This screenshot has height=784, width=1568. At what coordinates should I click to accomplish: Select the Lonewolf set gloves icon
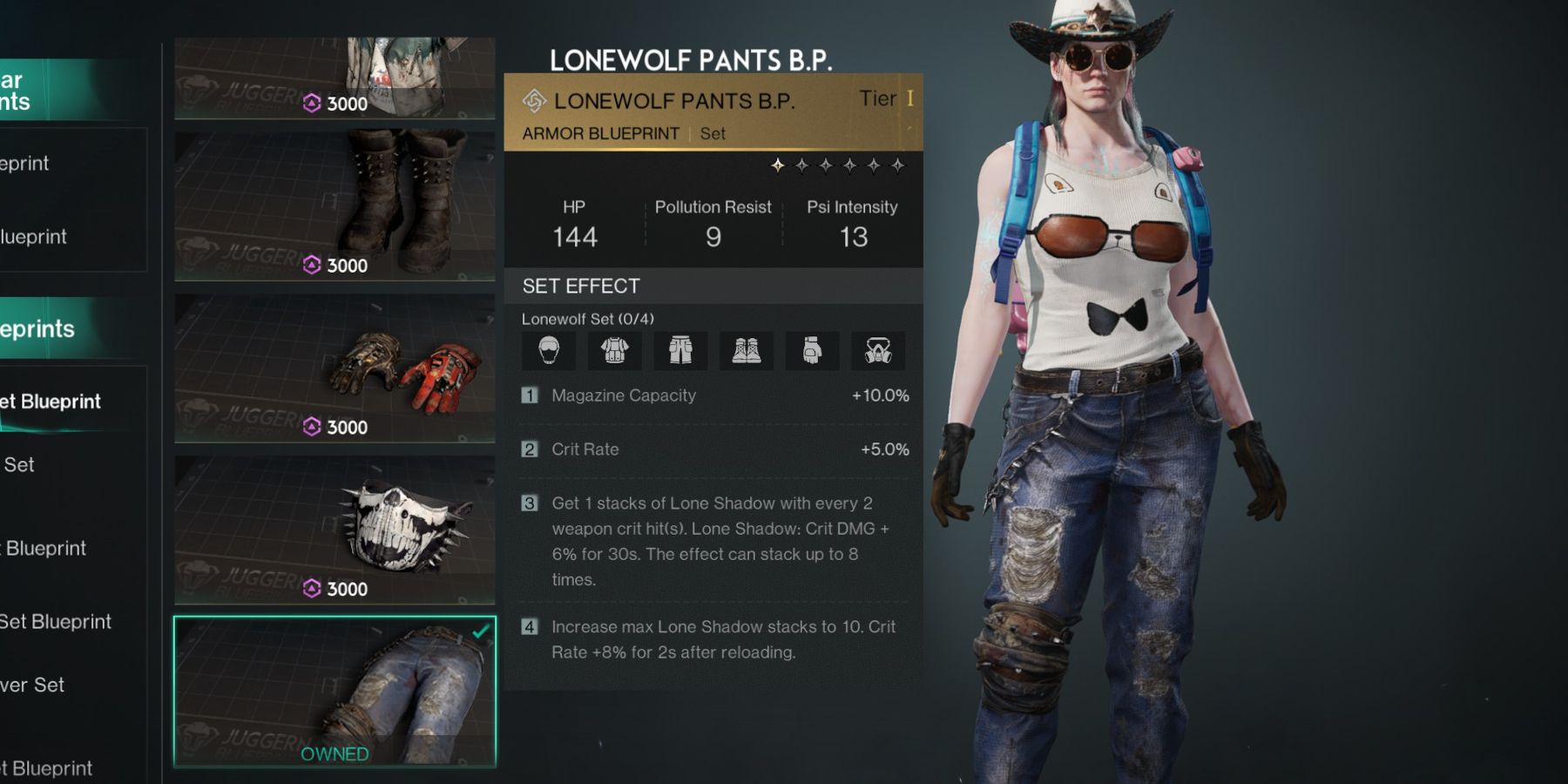coord(812,351)
